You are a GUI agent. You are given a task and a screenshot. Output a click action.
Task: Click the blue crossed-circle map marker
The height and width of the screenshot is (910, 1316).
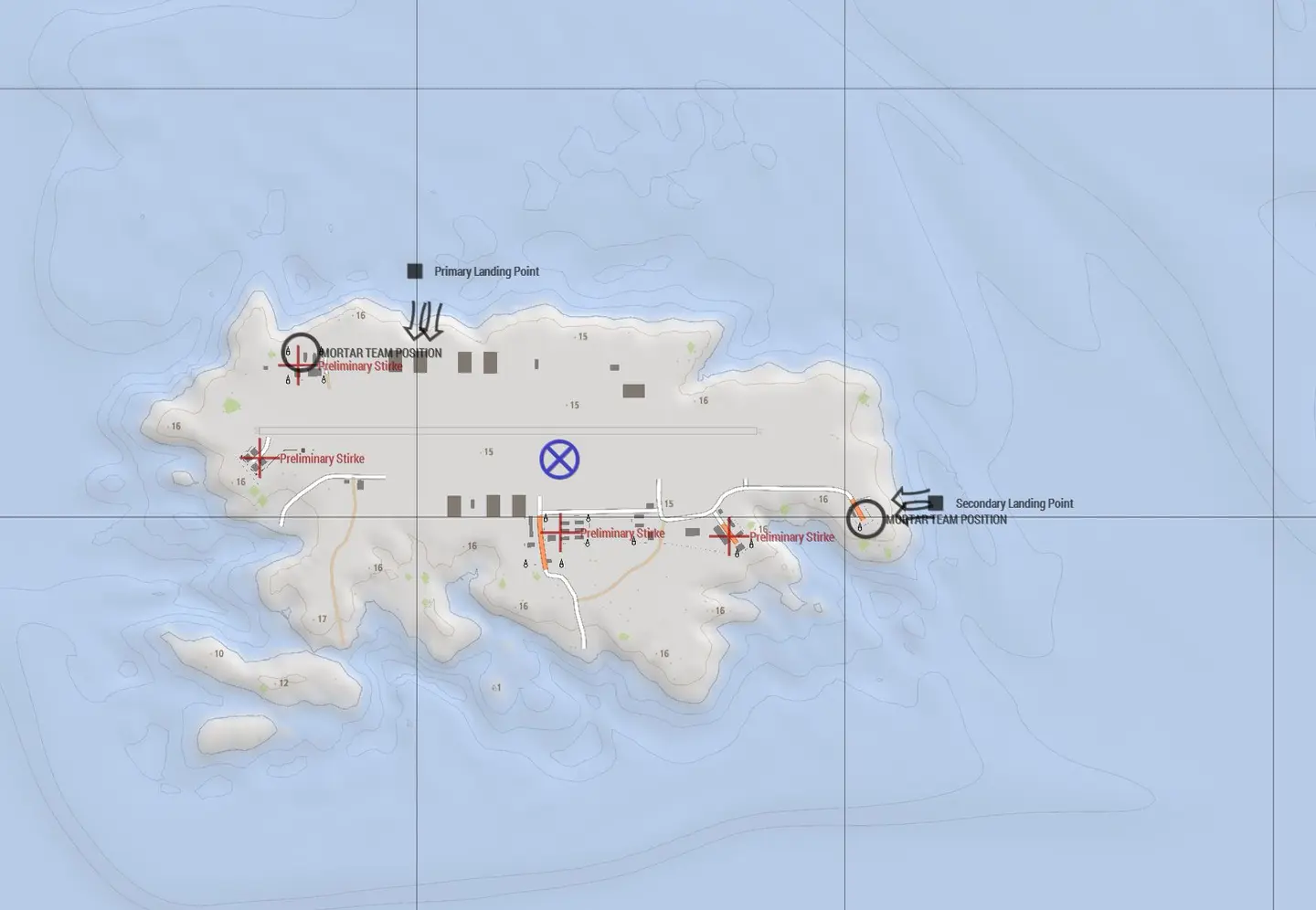(x=559, y=460)
